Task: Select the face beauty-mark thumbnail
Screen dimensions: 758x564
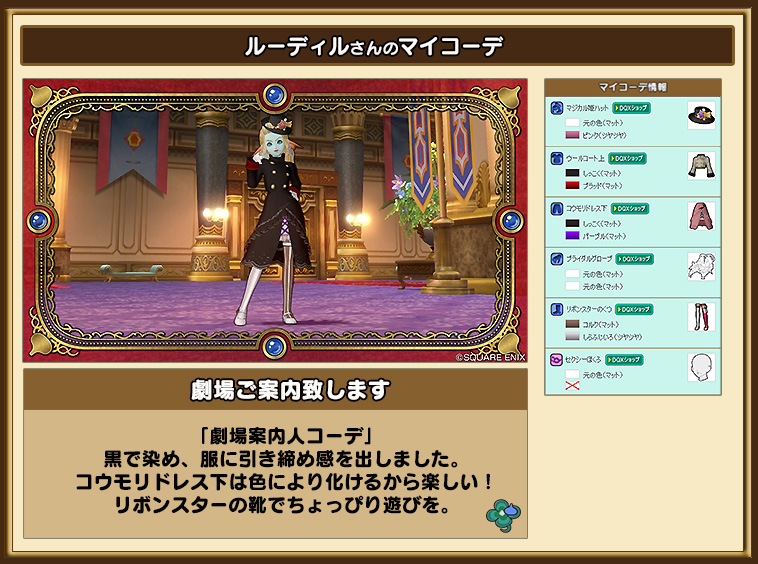Action: coord(701,367)
